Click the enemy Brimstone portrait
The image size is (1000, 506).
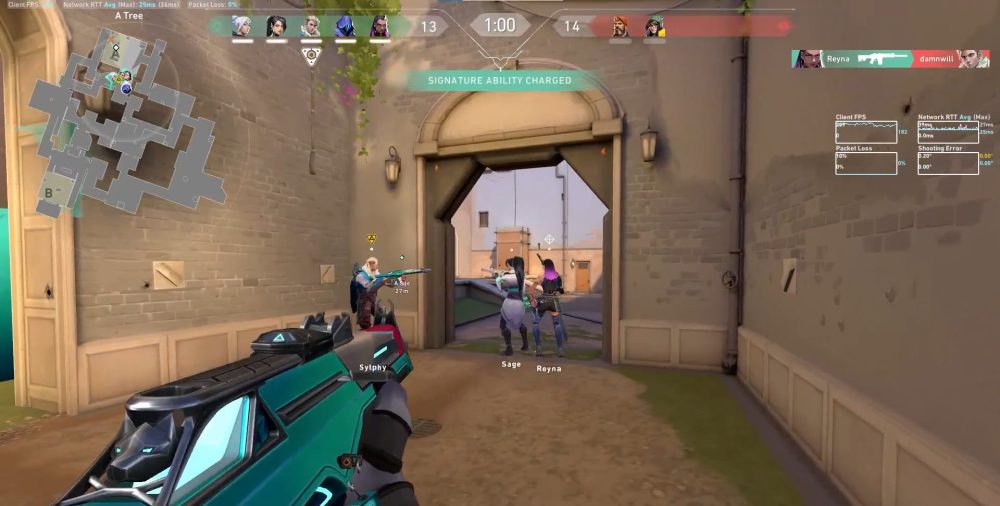pos(621,26)
